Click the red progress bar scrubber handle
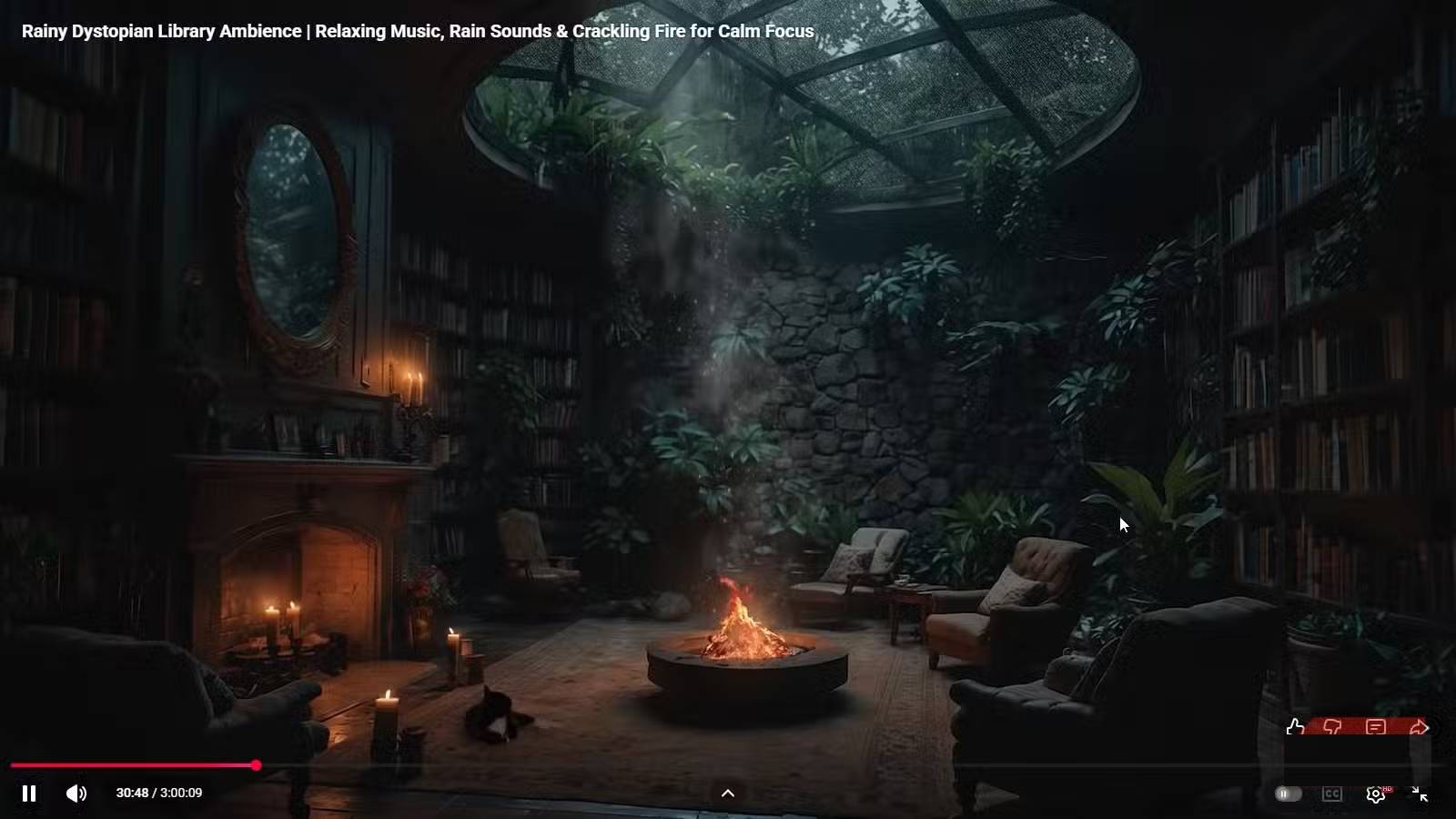 pyautogui.click(x=257, y=765)
